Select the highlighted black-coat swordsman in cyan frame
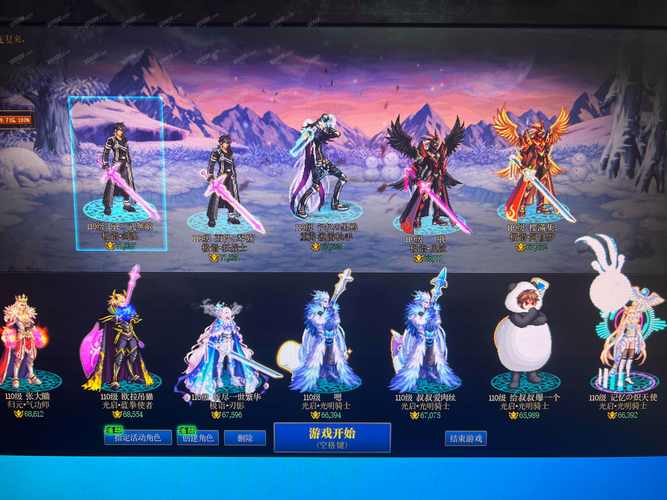The image size is (667, 500). click(117, 170)
